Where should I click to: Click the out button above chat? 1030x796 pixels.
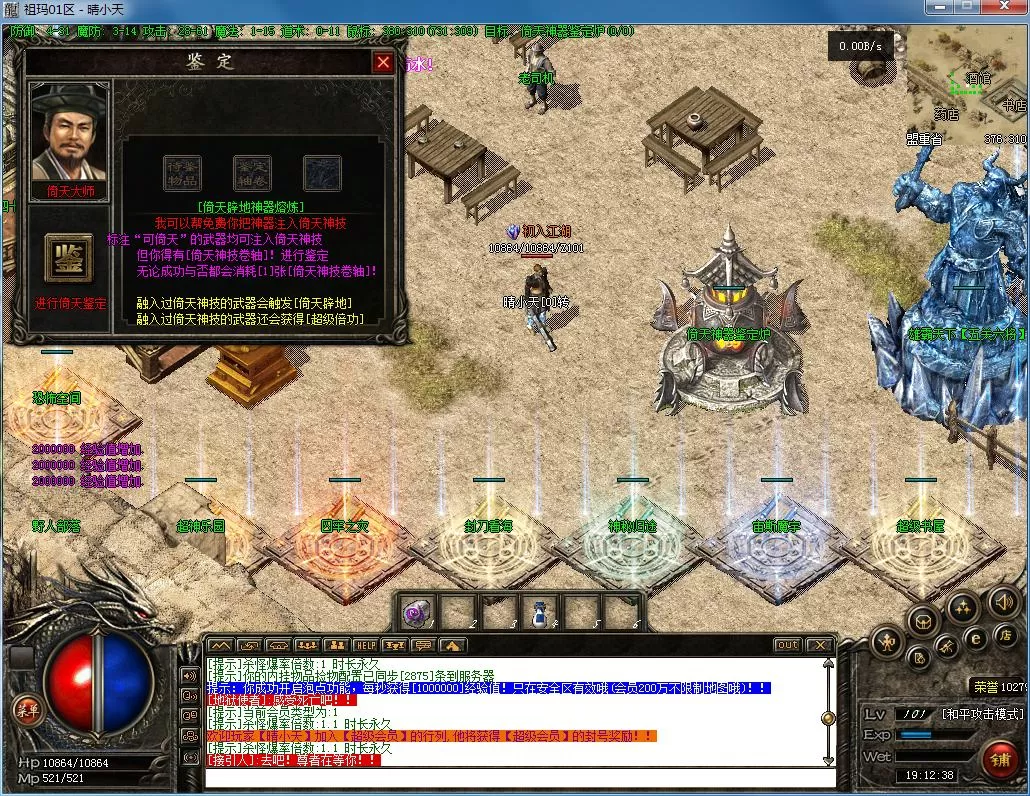[788, 645]
